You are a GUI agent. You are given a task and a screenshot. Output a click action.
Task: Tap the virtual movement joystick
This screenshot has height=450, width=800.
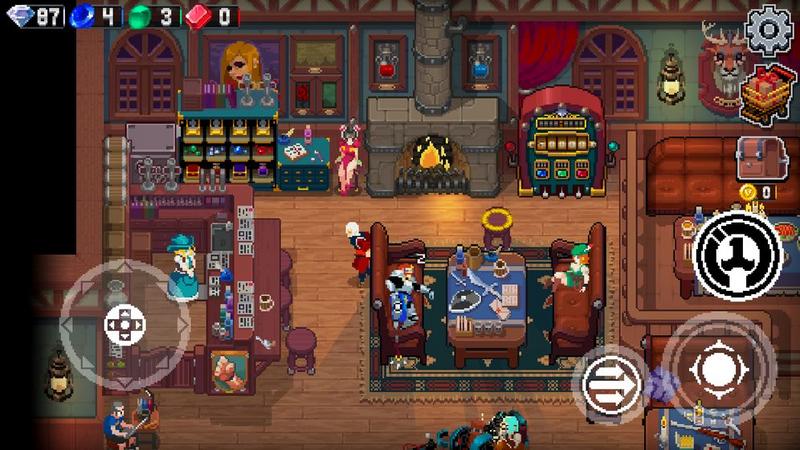coord(124,323)
